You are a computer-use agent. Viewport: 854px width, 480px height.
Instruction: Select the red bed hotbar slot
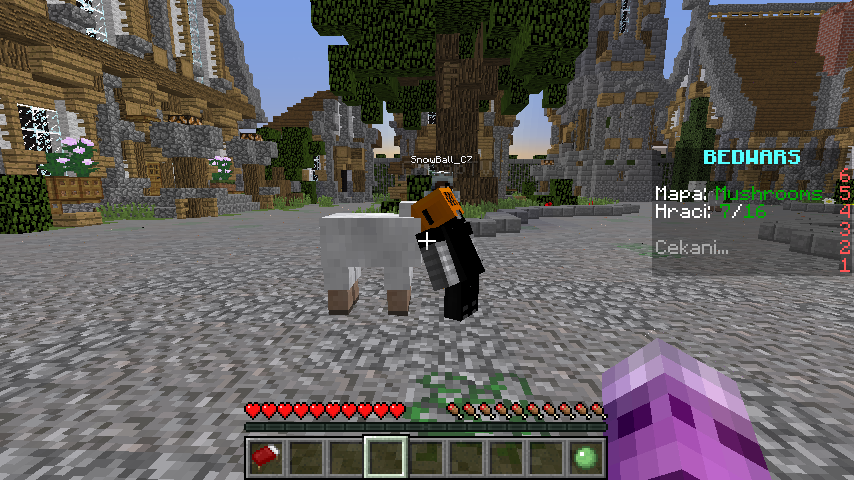(265, 457)
